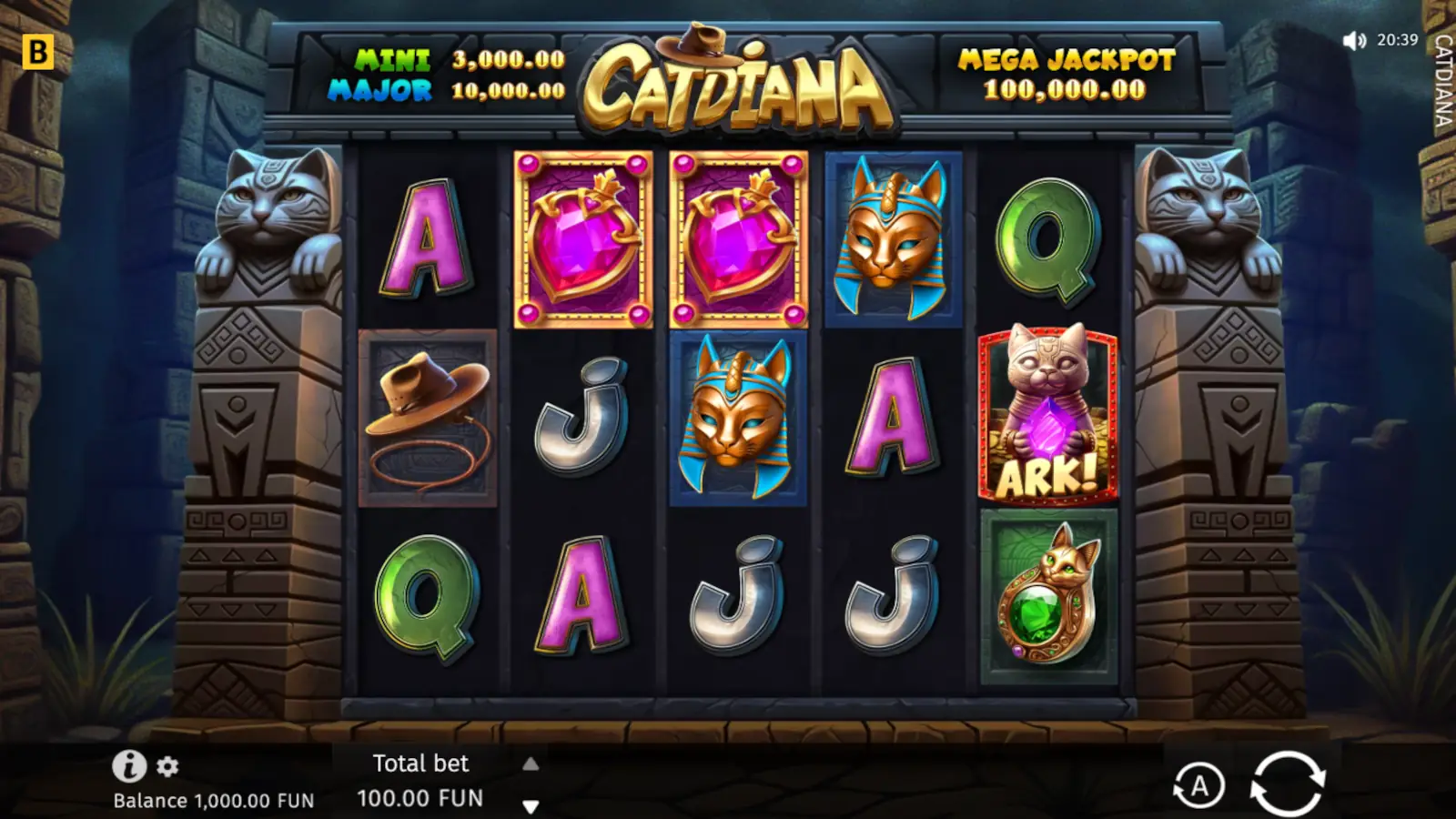The height and width of the screenshot is (819, 1456).
Task: Open the settings gear menu
Action: pyautogui.click(x=166, y=765)
